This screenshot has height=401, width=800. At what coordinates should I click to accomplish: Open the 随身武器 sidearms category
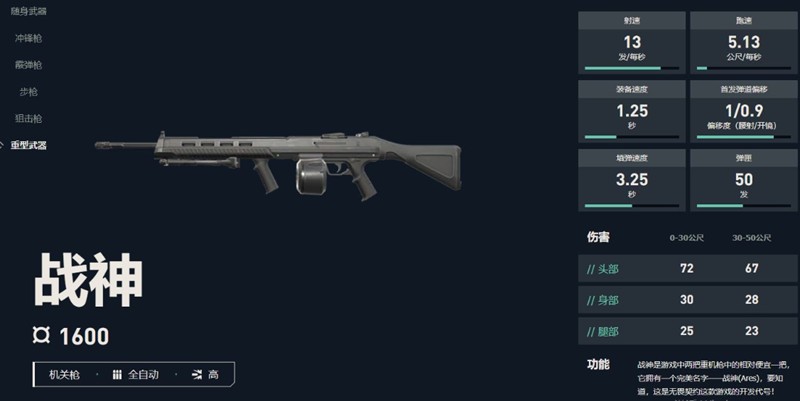click(x=28, y=11)
